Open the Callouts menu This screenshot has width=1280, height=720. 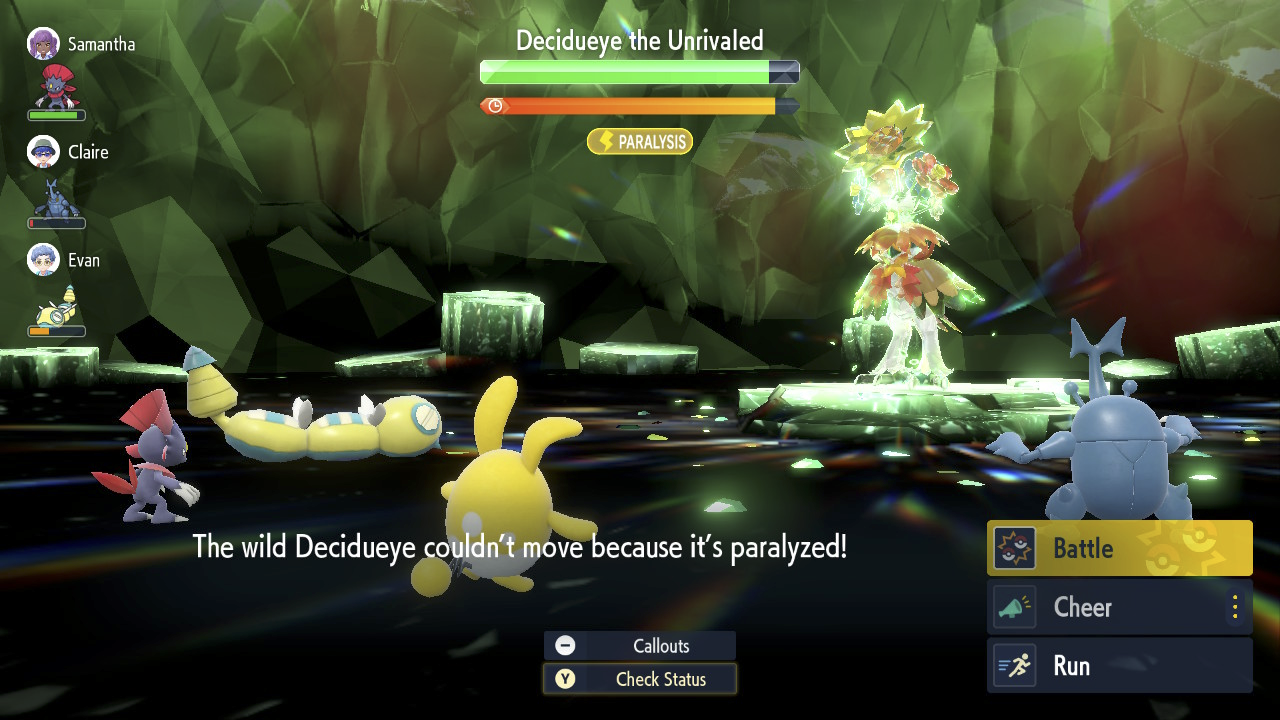click(x=640, y=646)
